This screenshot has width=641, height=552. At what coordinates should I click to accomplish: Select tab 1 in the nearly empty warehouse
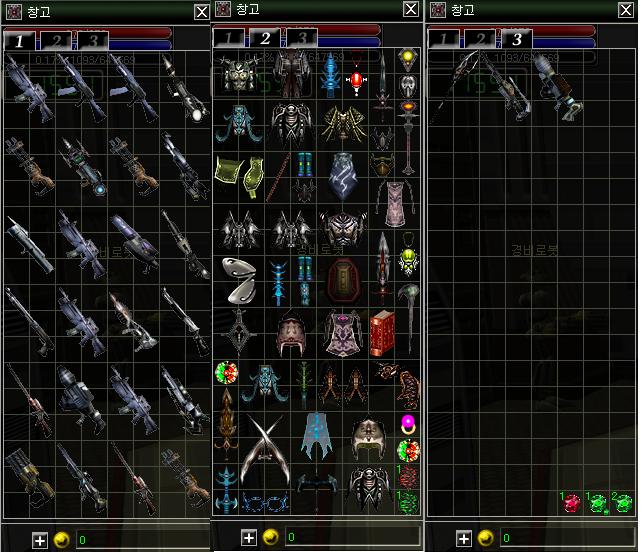click(x=443, y=41)
